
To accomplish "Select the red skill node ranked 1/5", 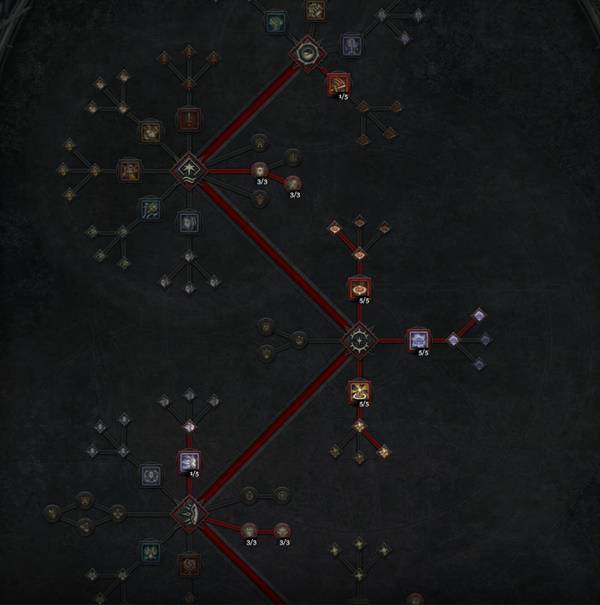I will click(336, 83).
